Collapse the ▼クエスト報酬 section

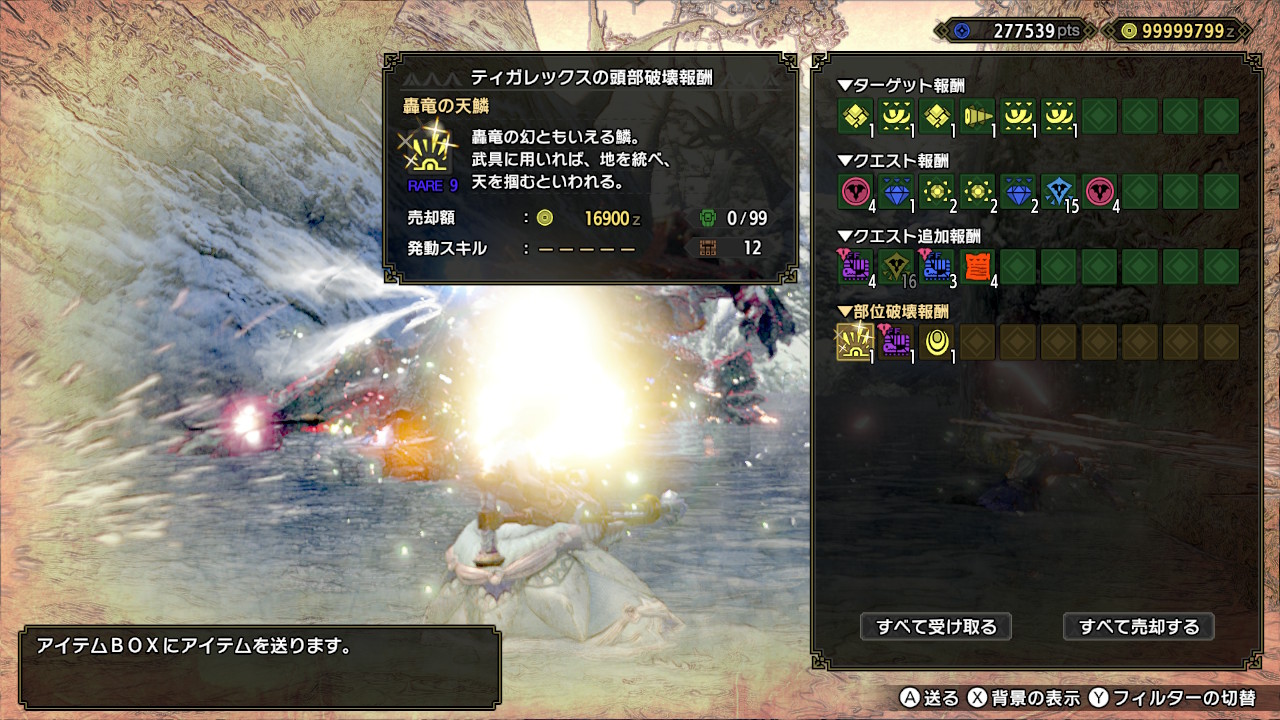(890, 158)
